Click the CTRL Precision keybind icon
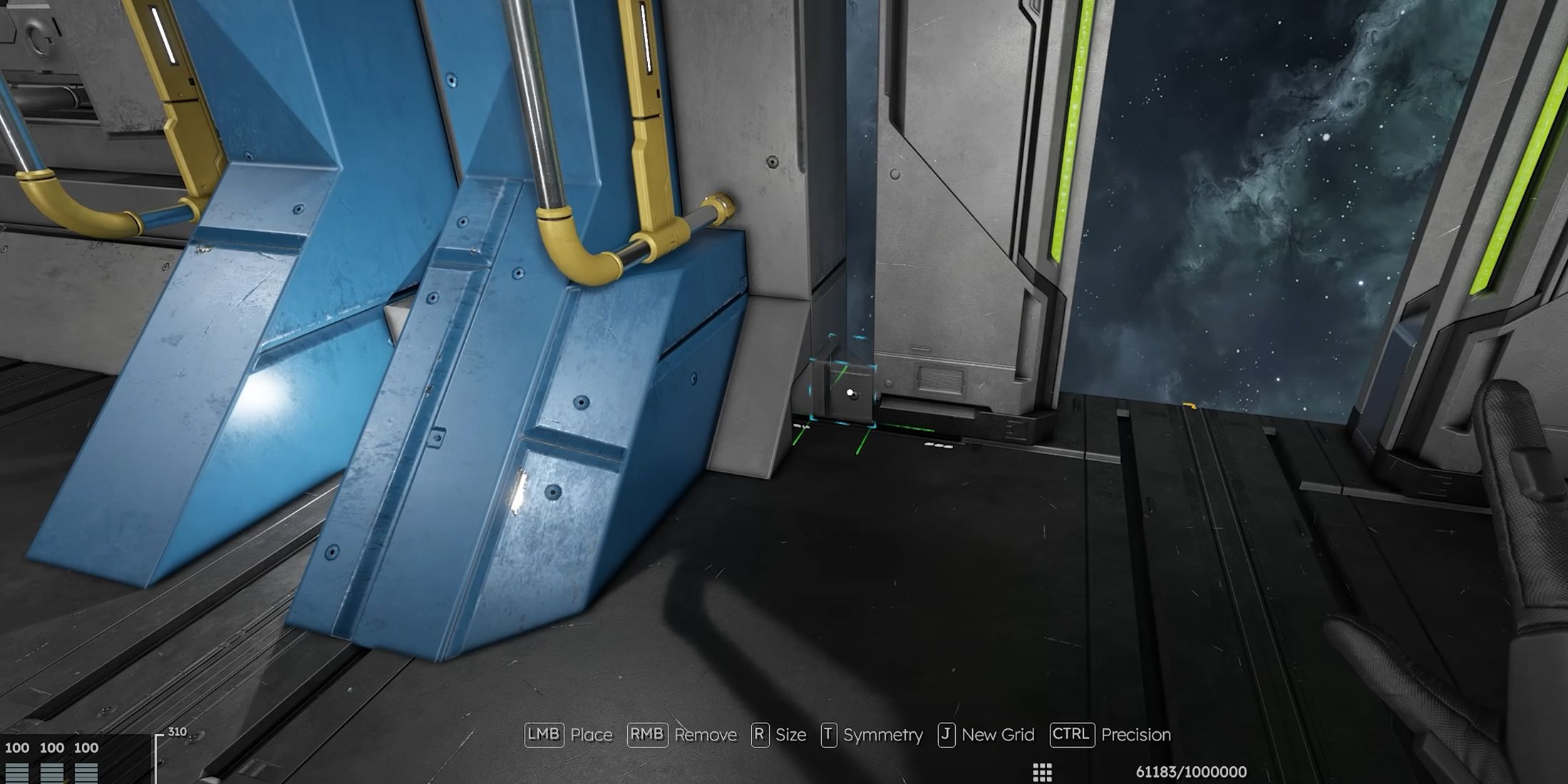The height and width of the screenshot is (784, 1568). (1071, 735)
